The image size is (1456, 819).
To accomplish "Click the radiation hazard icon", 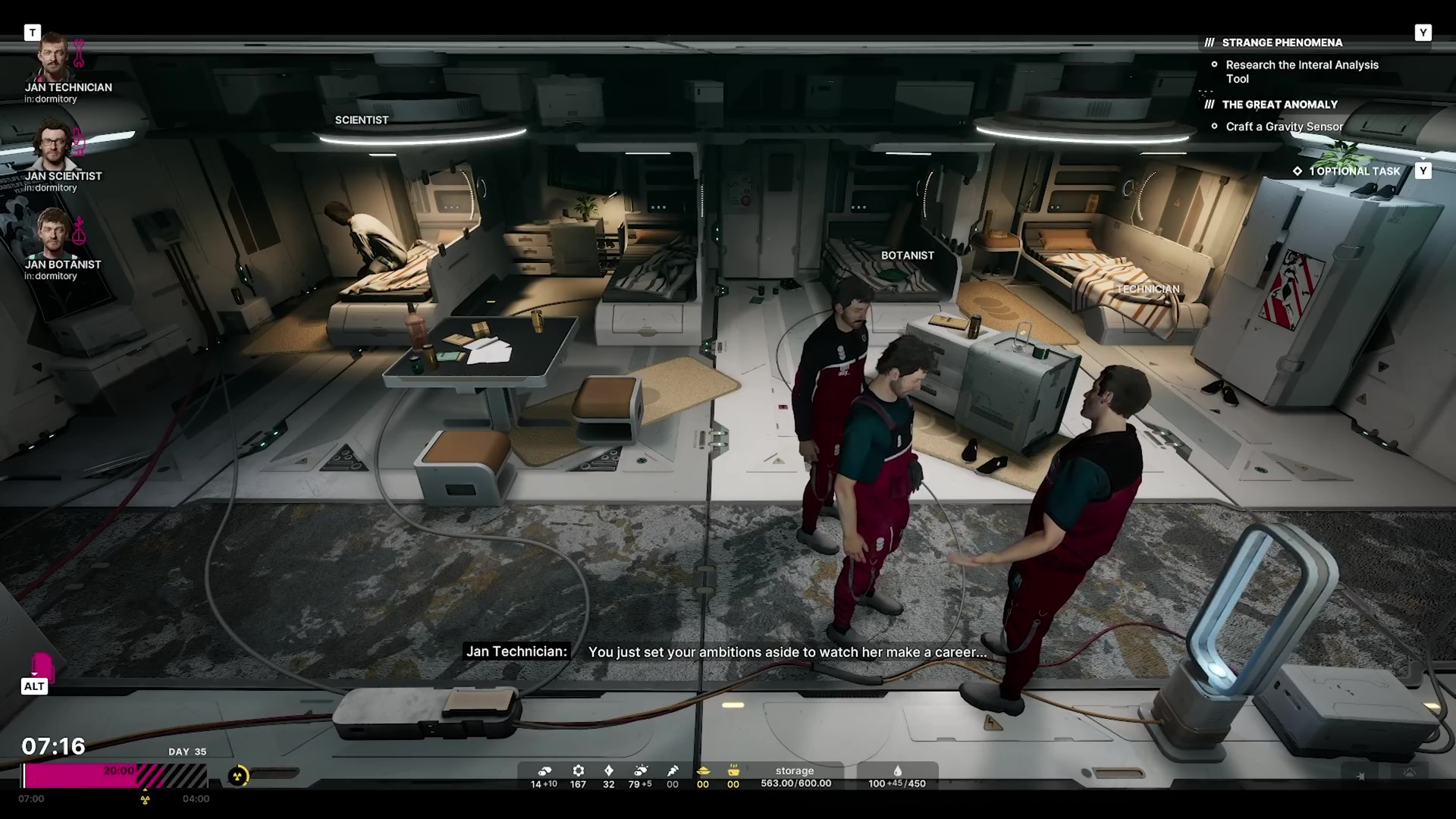I will [x=238, y=776].
